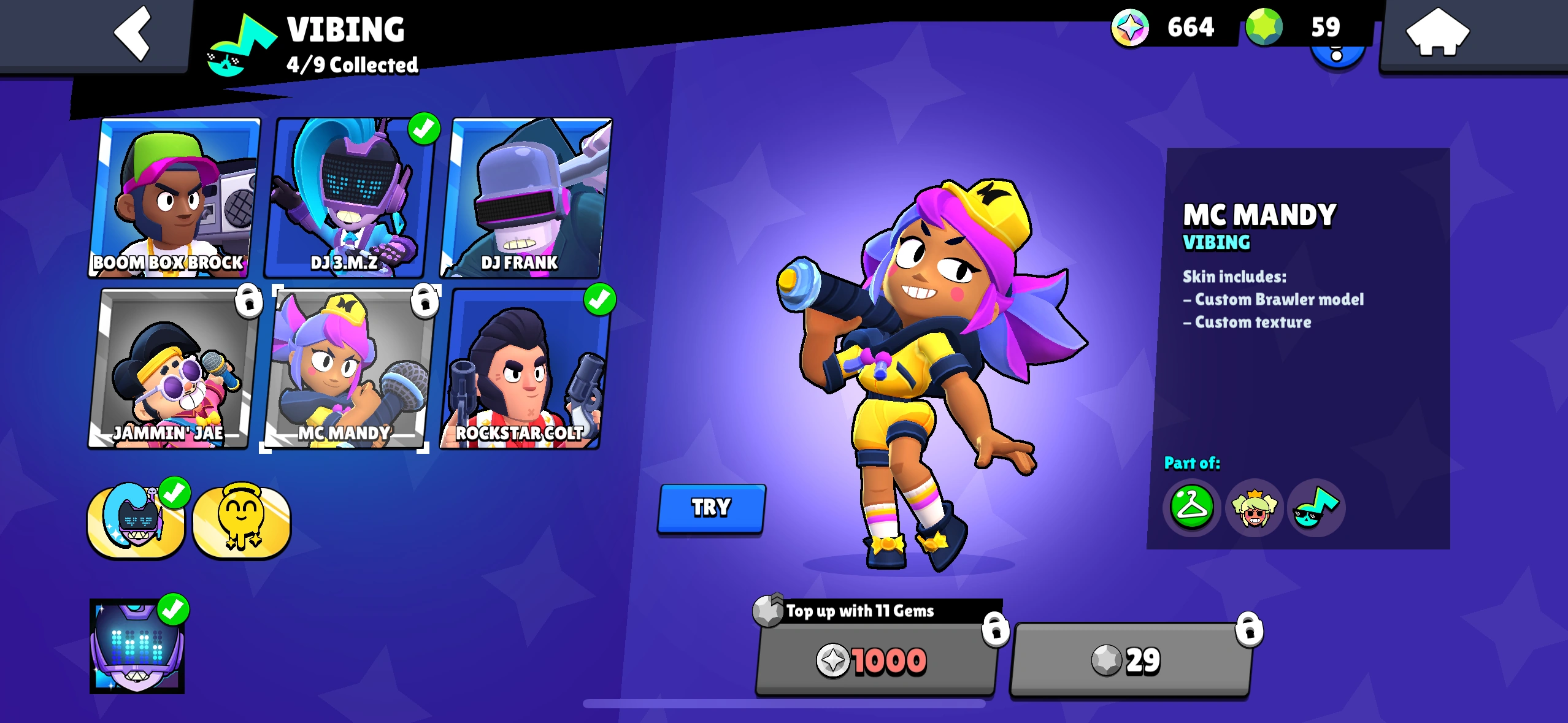This screenshot has width=1568, height=723.
Task: Select the Vibing music note collection icon
Action: click(1316, 508)
